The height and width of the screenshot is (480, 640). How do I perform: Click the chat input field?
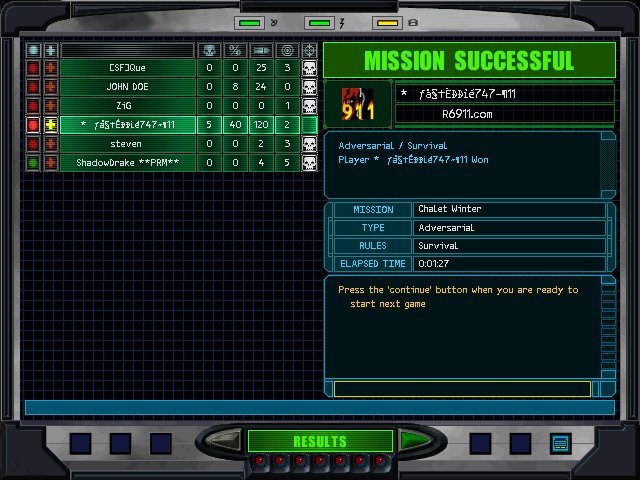[x=462, y=388]
